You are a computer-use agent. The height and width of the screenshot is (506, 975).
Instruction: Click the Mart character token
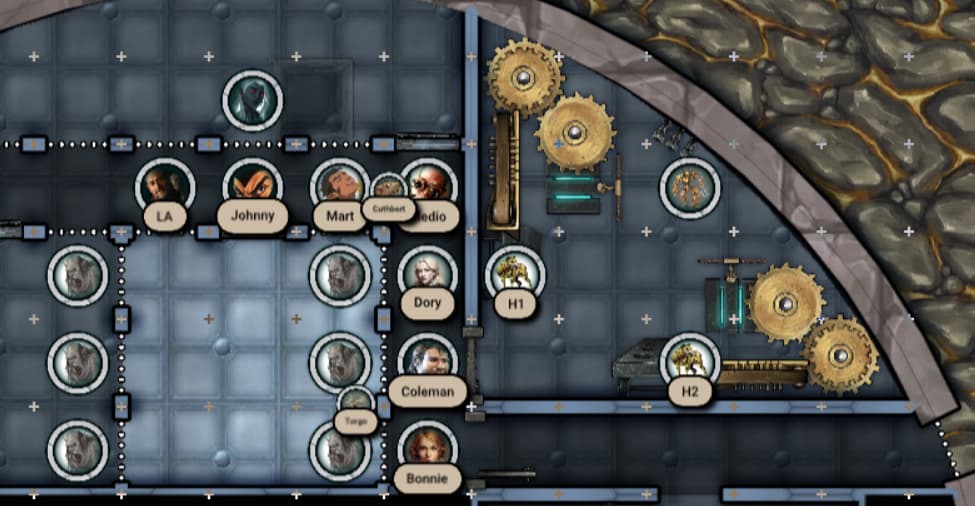coord(338,185)
